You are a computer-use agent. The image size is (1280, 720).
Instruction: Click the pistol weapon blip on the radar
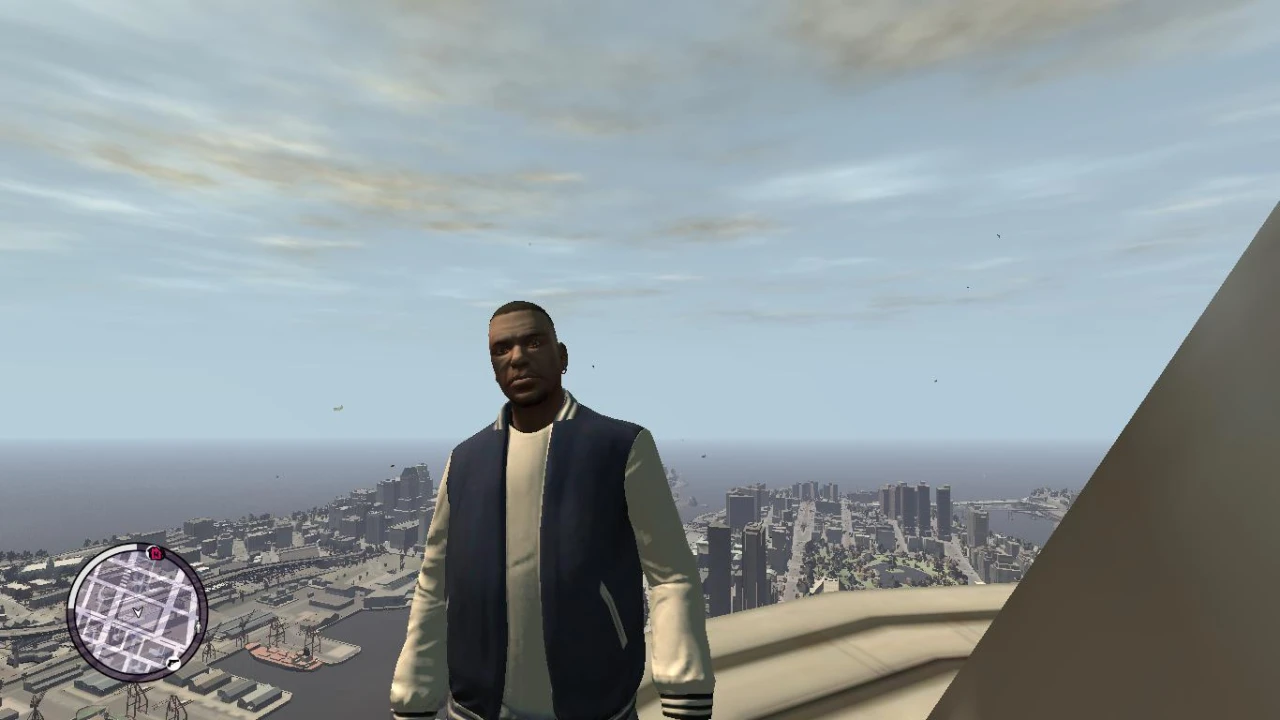[x=173, y=663]
